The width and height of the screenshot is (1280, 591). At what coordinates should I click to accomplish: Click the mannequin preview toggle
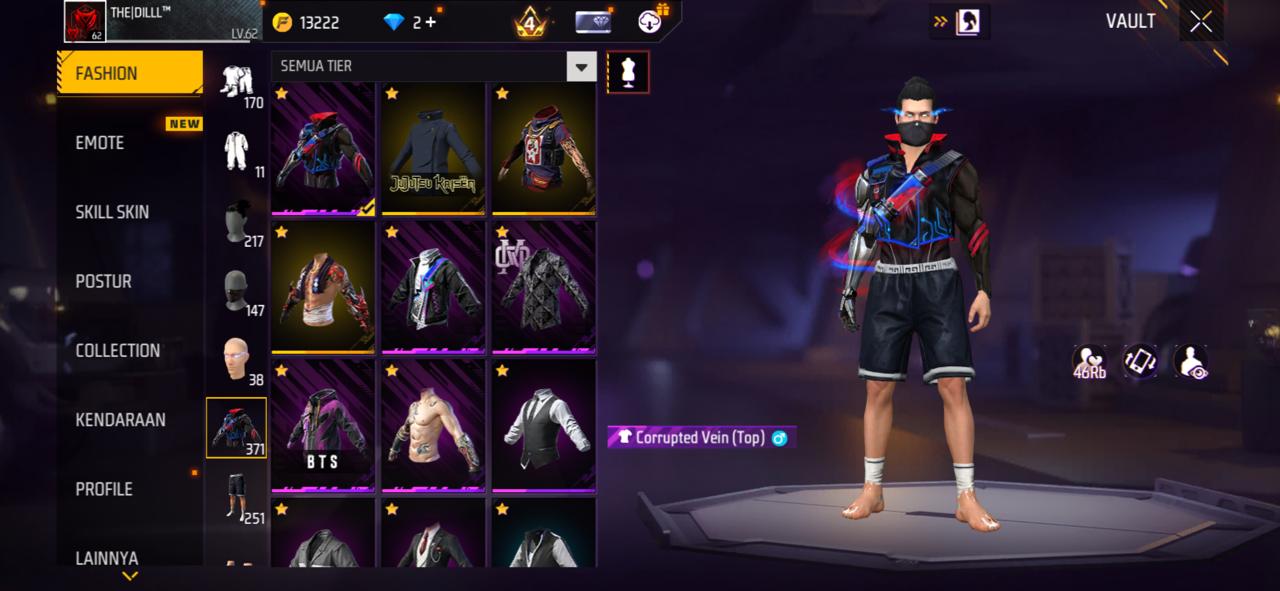[x=628, y=71]
